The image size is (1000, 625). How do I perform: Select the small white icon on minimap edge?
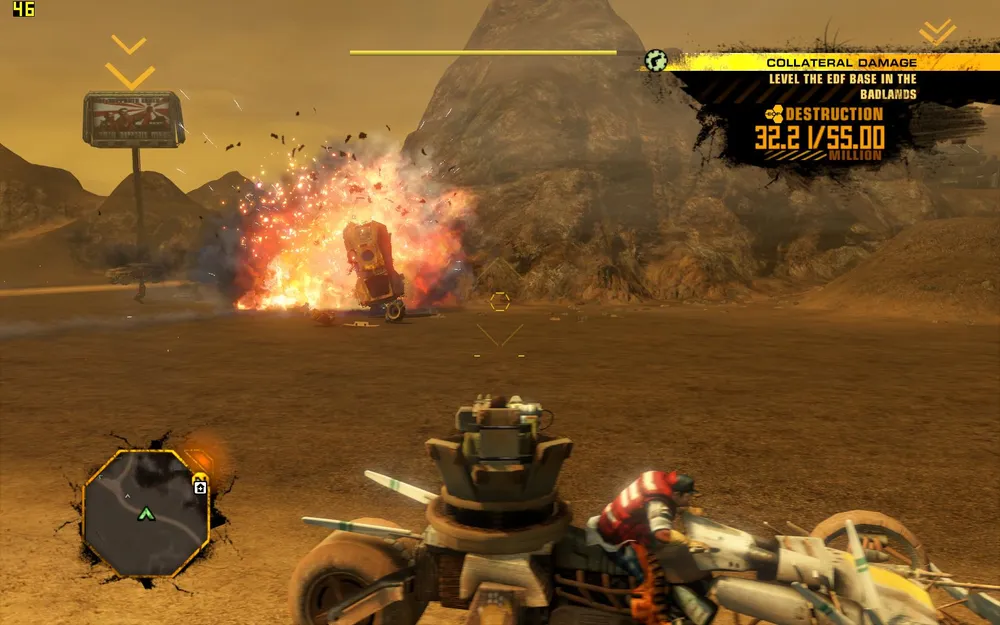coord(200,487)
